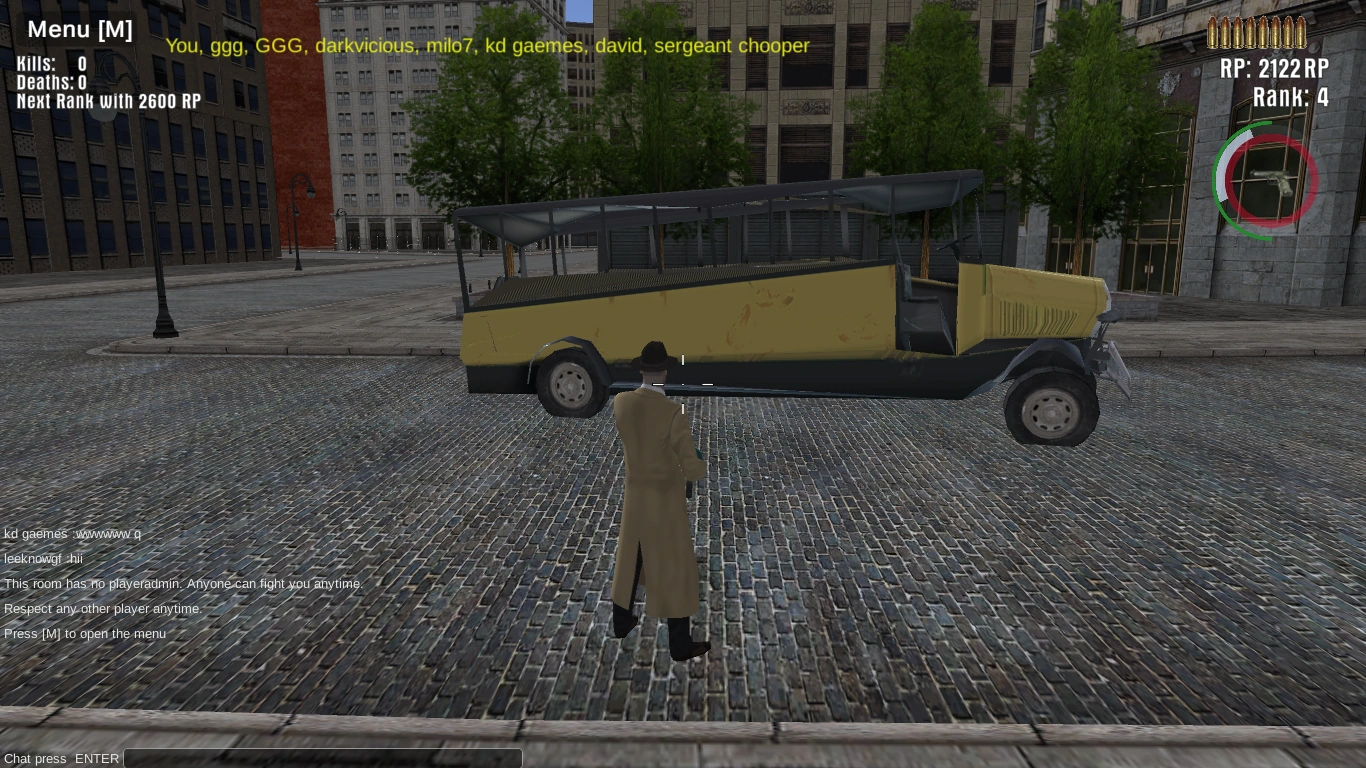This screenshot has width=1366, height=768.
Task: Click the 'Chat press ENTER' label
Action: [61, 758]
